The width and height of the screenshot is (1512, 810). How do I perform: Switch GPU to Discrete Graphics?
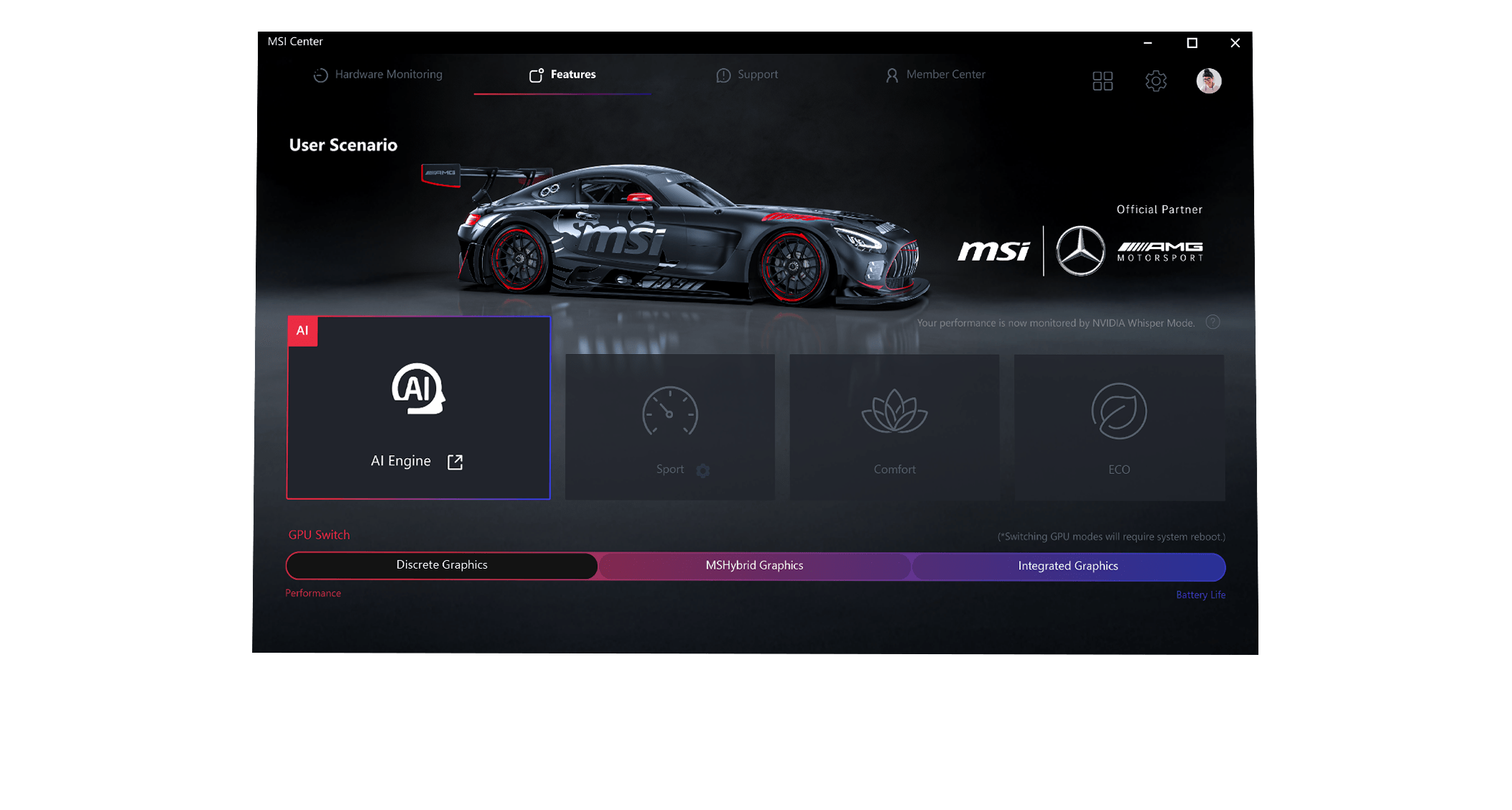(x=442, y=565)
